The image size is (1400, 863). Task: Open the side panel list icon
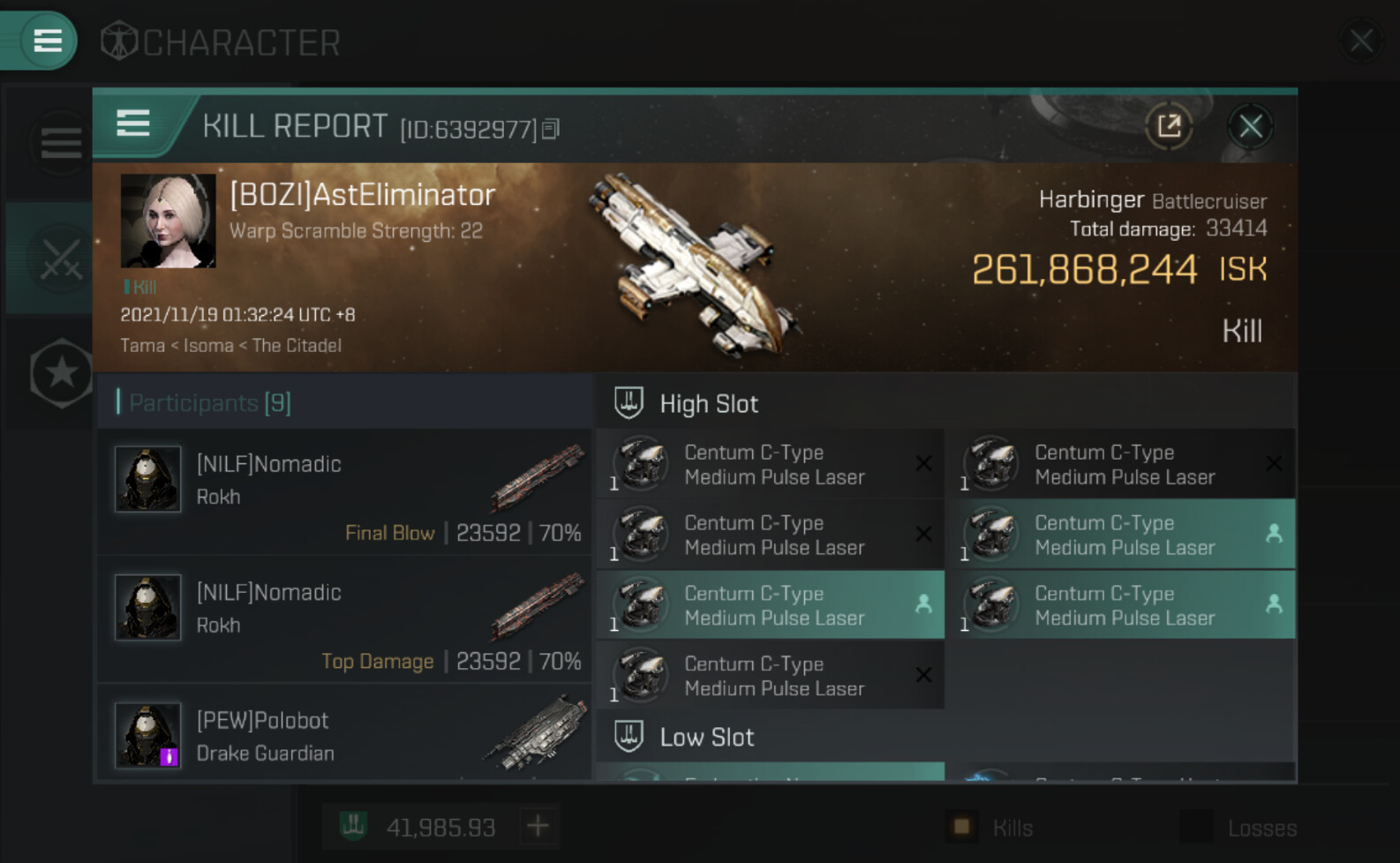click(x=60, y=143)
